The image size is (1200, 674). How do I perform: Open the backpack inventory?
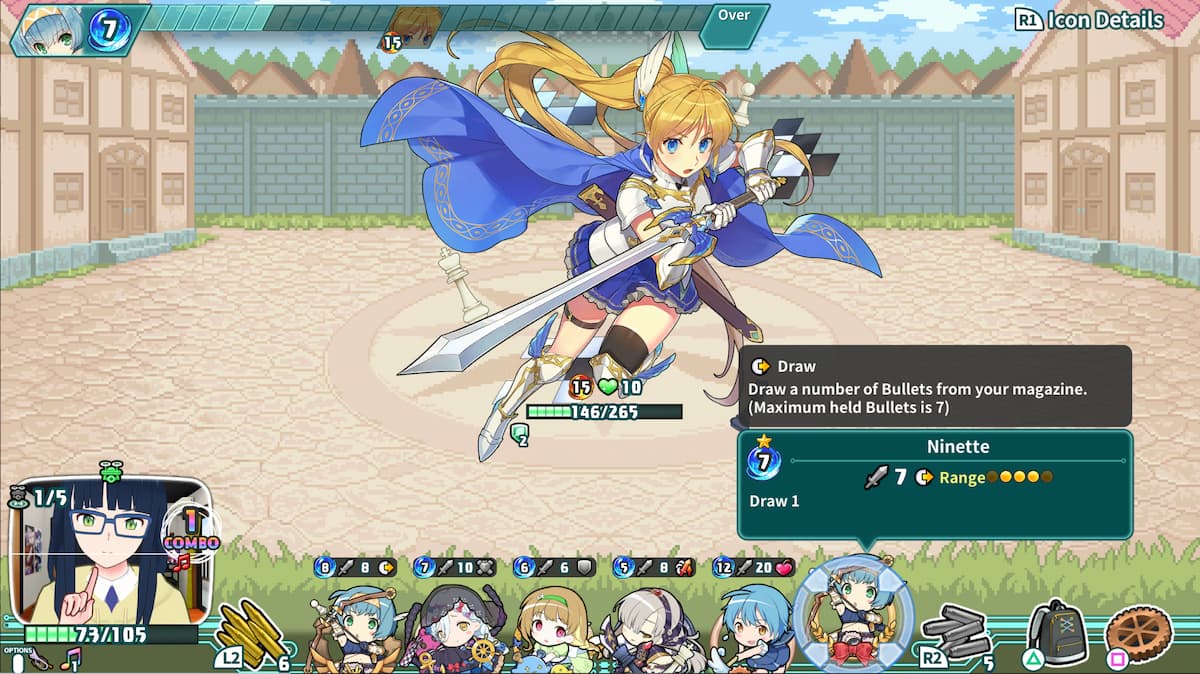(x=1057, y=632)
